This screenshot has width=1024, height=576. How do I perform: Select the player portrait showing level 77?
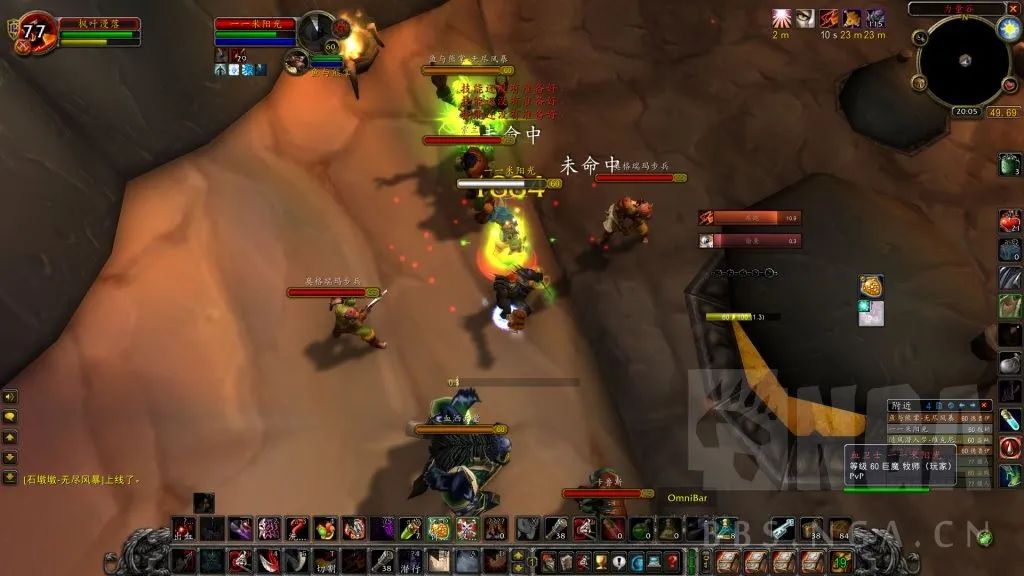point(34,32)
